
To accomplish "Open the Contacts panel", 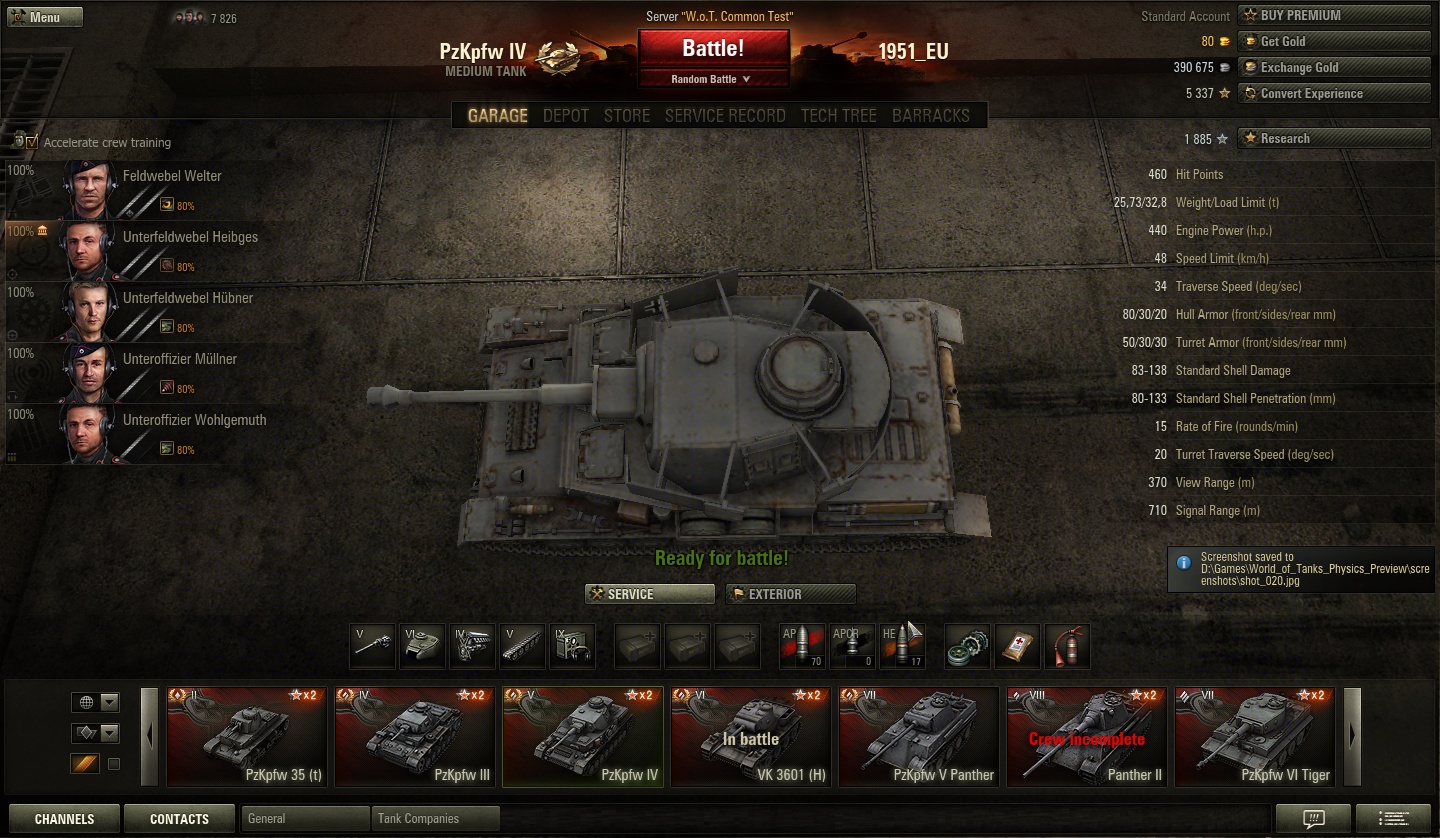I will coord(179,819).
